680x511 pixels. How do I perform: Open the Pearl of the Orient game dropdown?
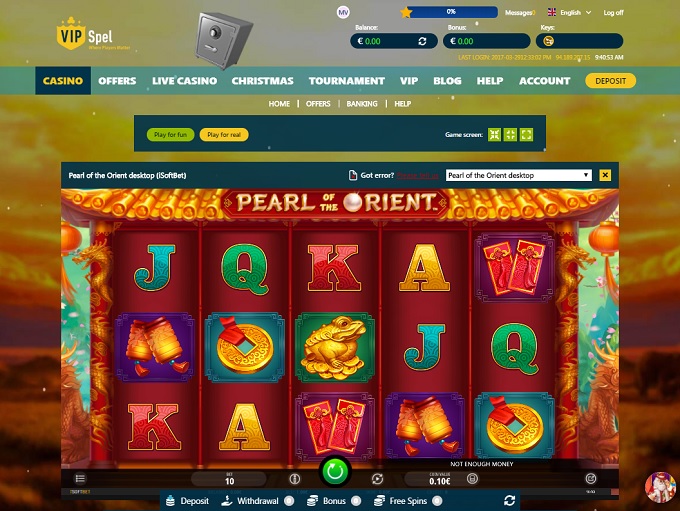518,175
